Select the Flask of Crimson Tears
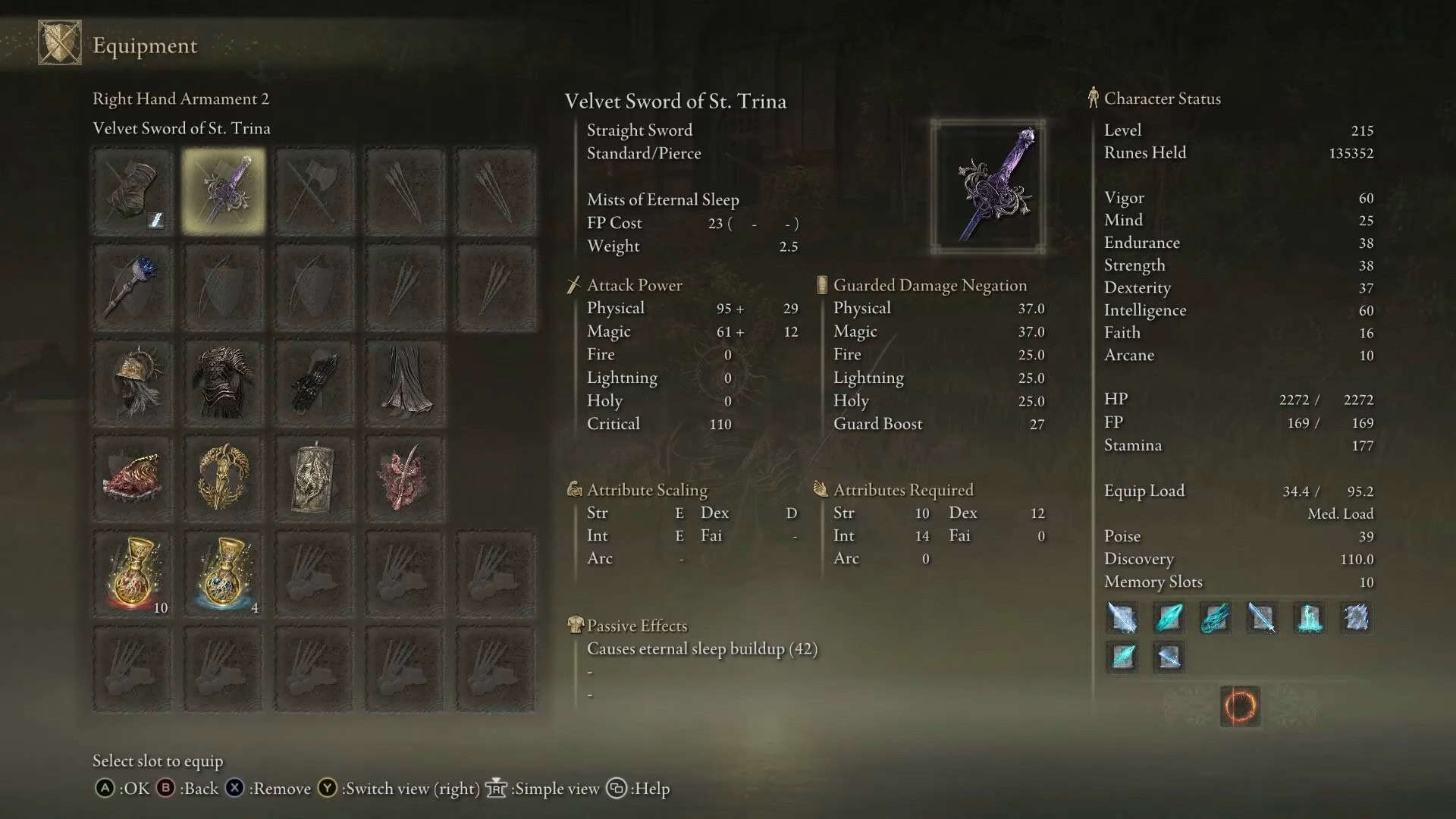 [x=133, y=573]
